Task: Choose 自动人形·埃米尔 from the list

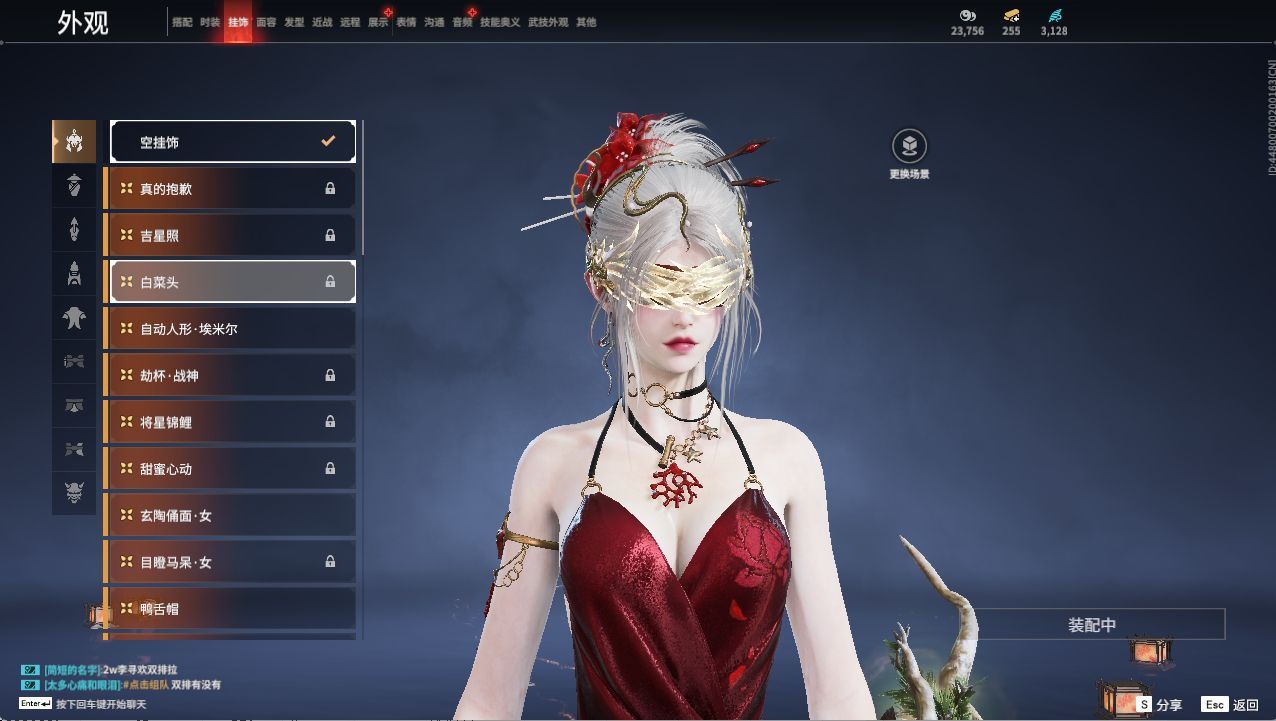Action: click(x=232, y=328)
